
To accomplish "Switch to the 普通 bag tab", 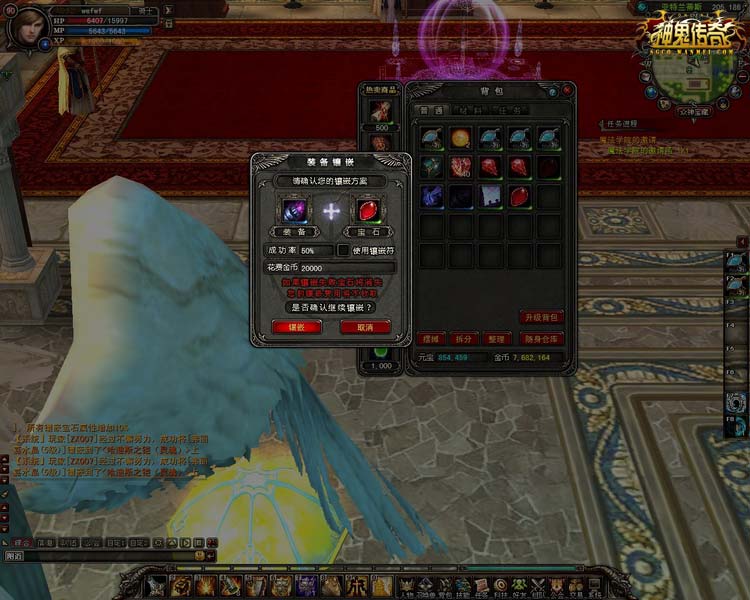I will coord(432,110).
